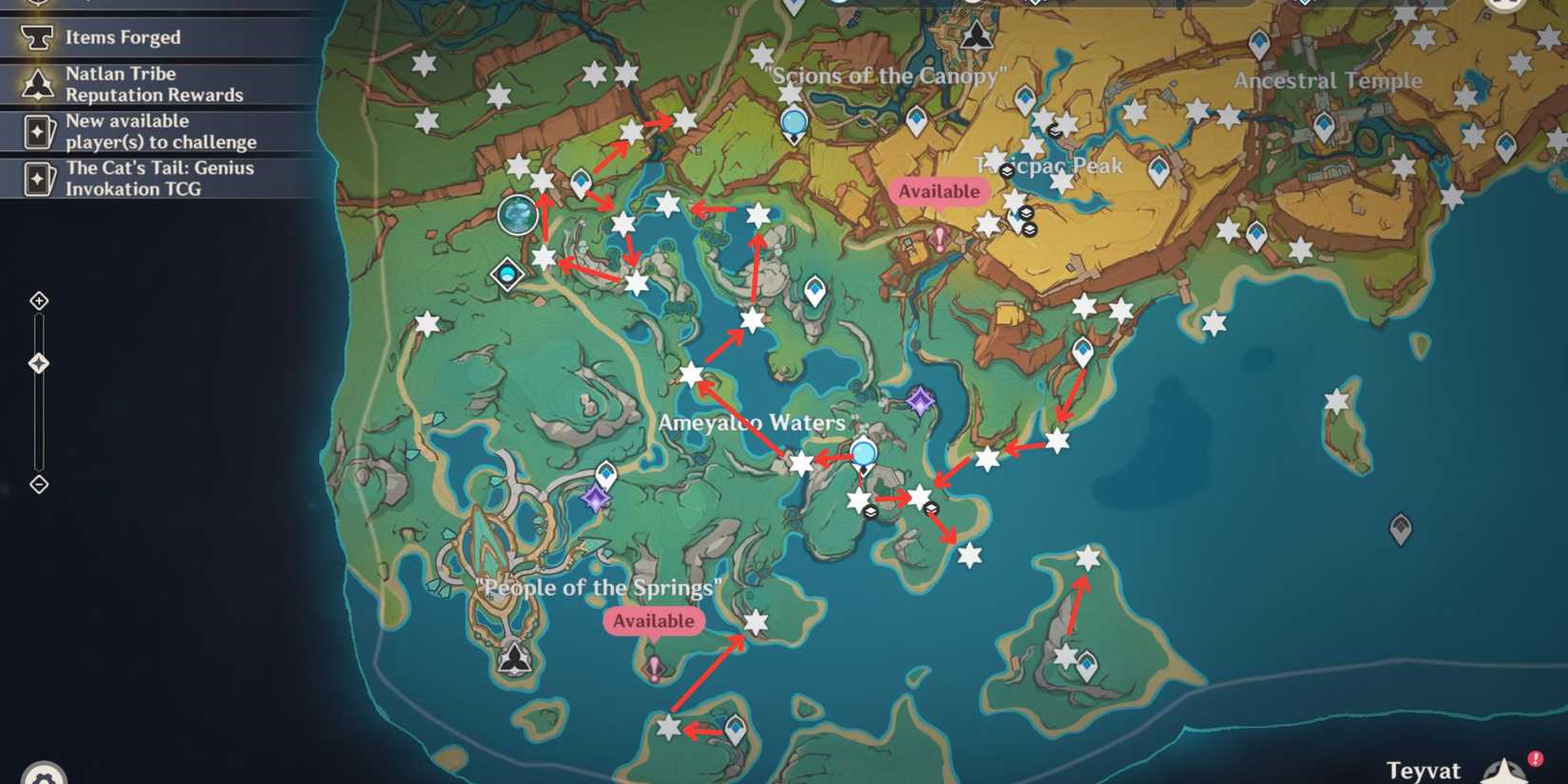Click the pink marker below the Springs Available badge
This screenshot has width=1568, height=784.
pos(655,669)
